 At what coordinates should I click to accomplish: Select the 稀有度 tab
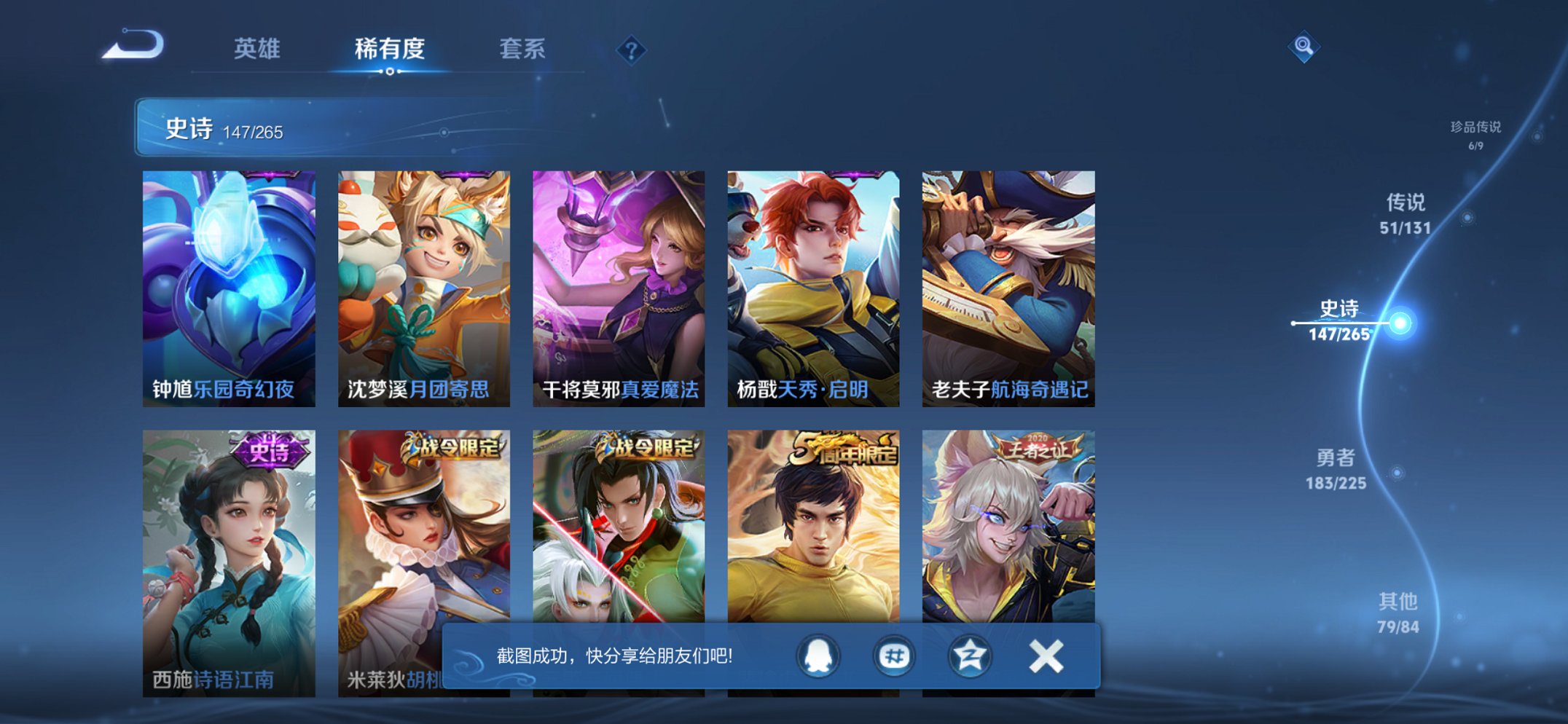click(390, 49)
